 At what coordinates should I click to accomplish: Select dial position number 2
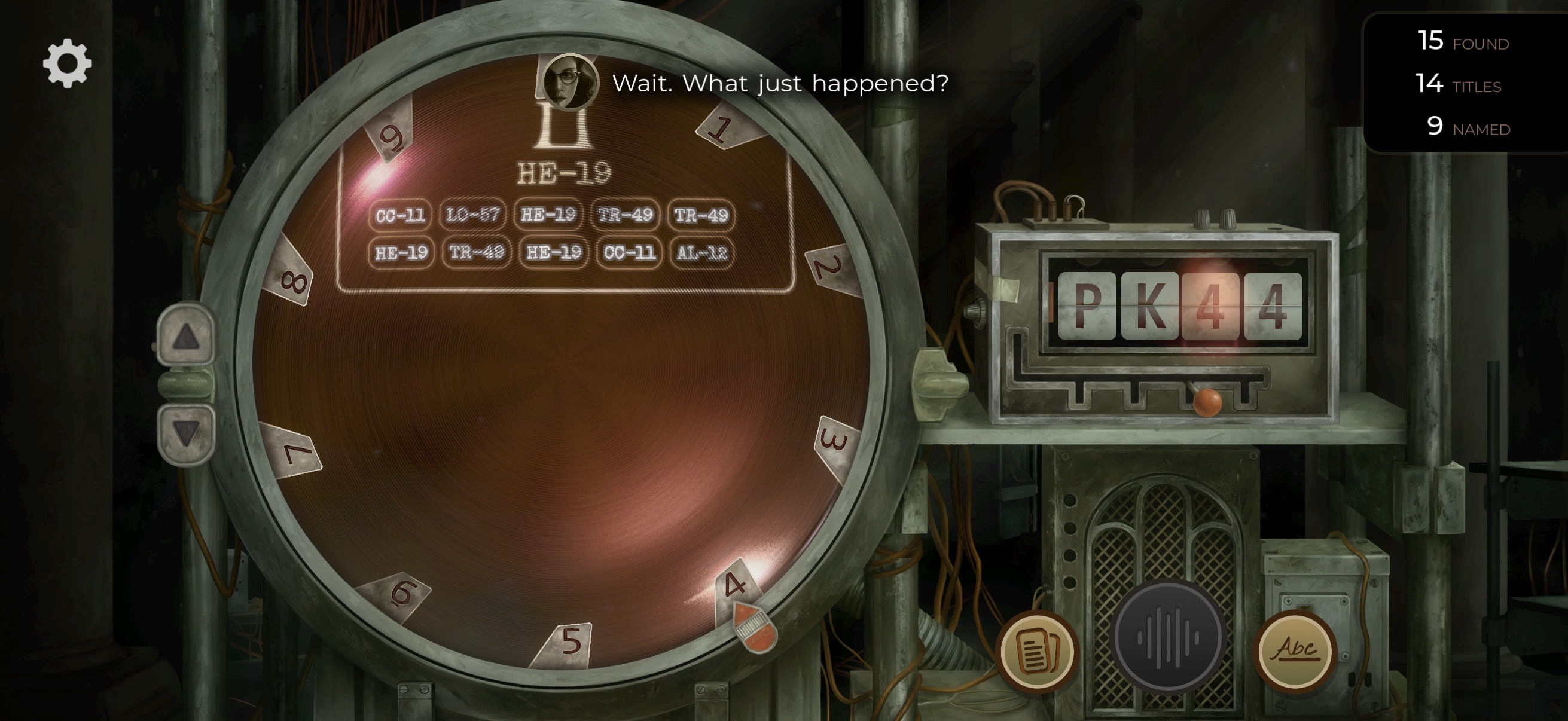(829, 268)
